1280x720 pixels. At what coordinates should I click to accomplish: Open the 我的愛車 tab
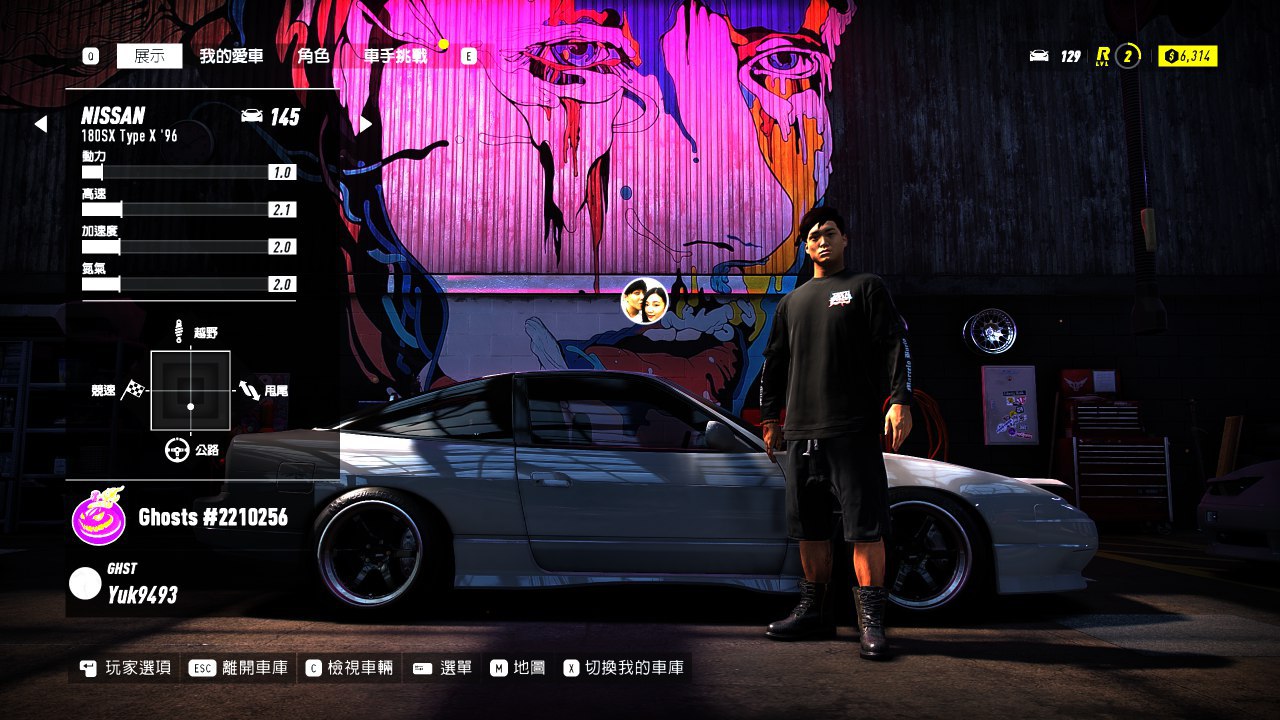point(231,56)
